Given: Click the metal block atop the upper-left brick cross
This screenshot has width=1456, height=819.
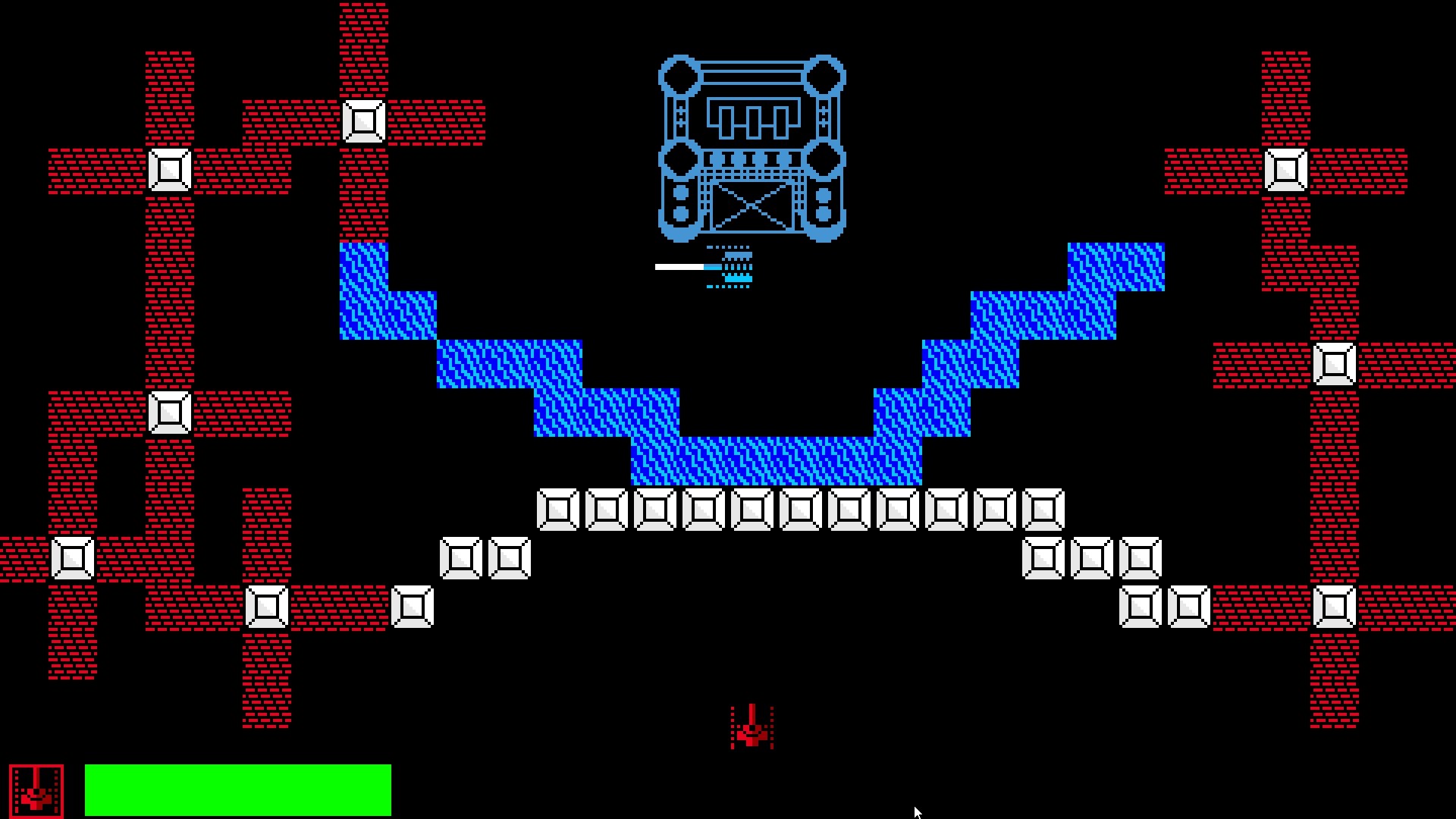Looking at the screenshot, I should pos(365,121).
